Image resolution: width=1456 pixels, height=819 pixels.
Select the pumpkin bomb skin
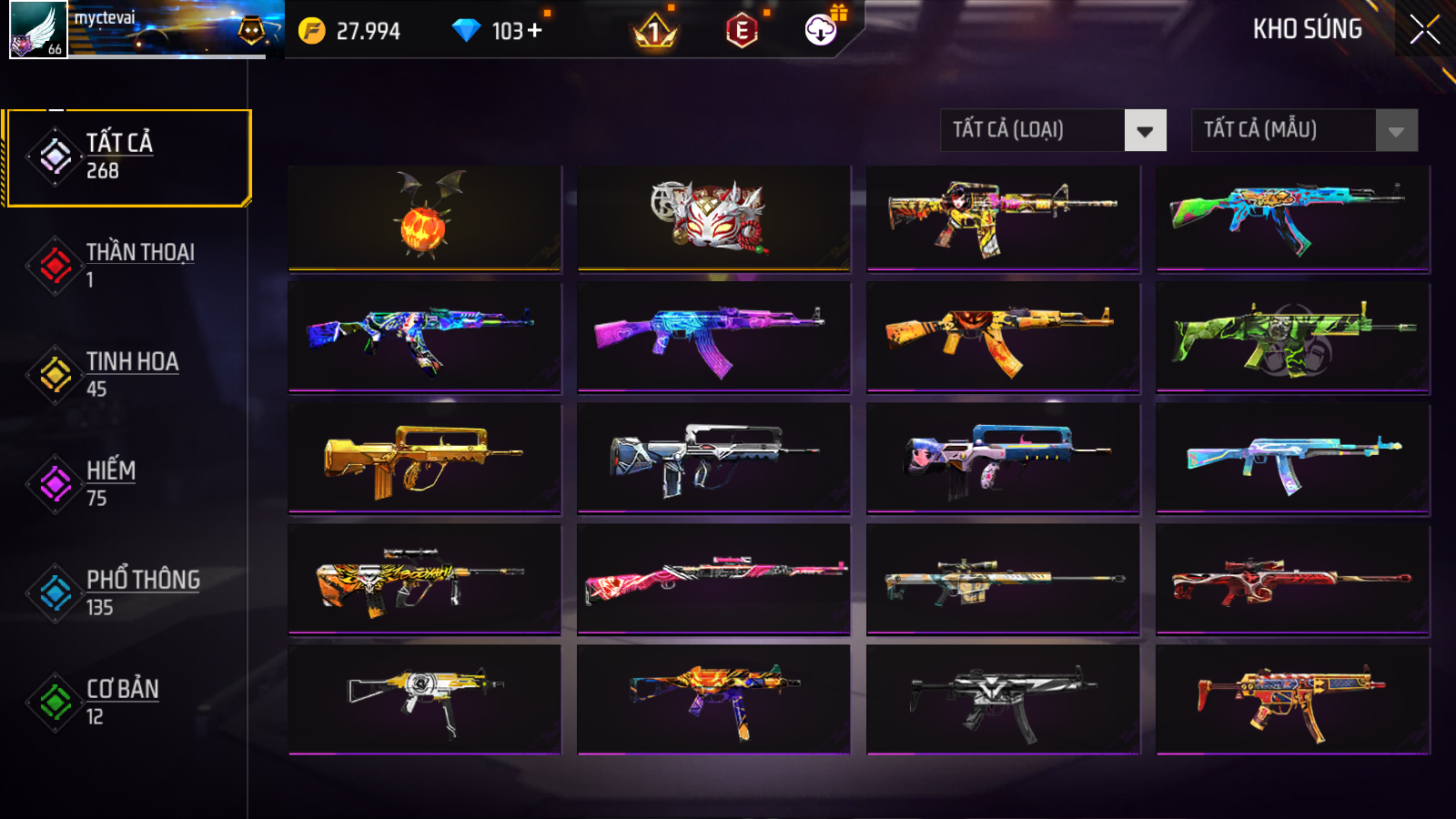click(x=424, y=218)
